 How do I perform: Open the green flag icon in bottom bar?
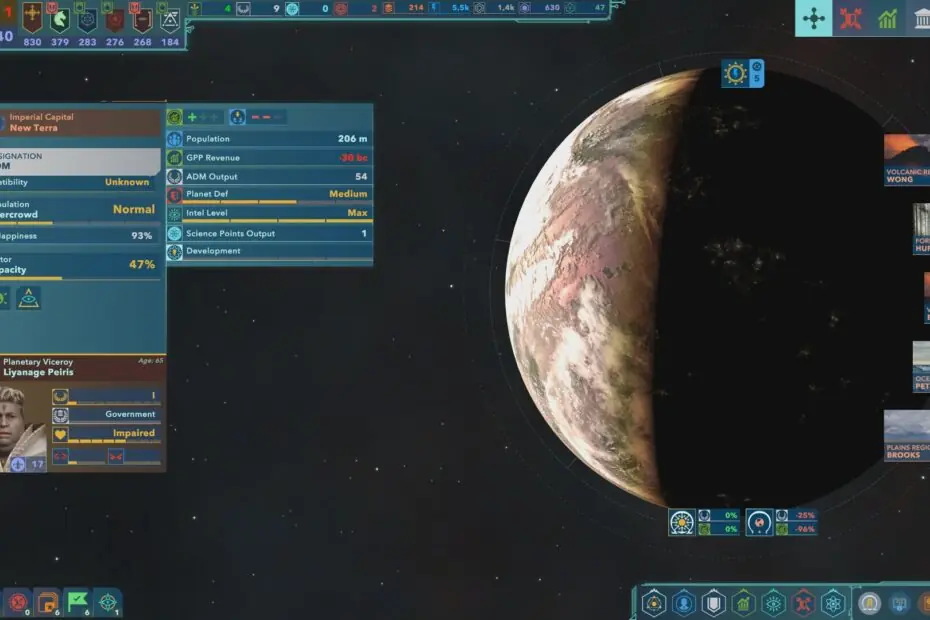pyautogui.click(x=78, y=602)
